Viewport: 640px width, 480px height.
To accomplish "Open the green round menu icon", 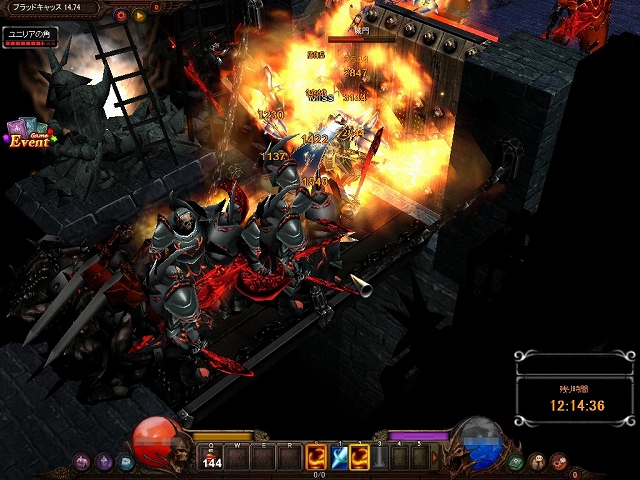I will click(516, 463).
